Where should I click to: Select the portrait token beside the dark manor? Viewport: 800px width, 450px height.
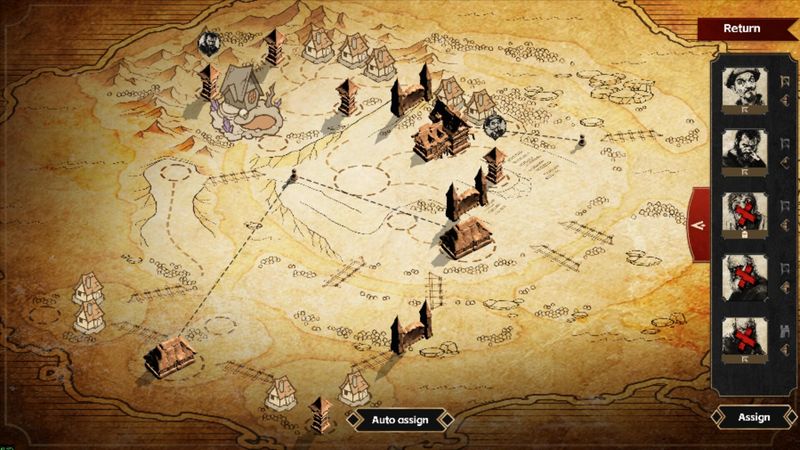(x=494, y=126)
